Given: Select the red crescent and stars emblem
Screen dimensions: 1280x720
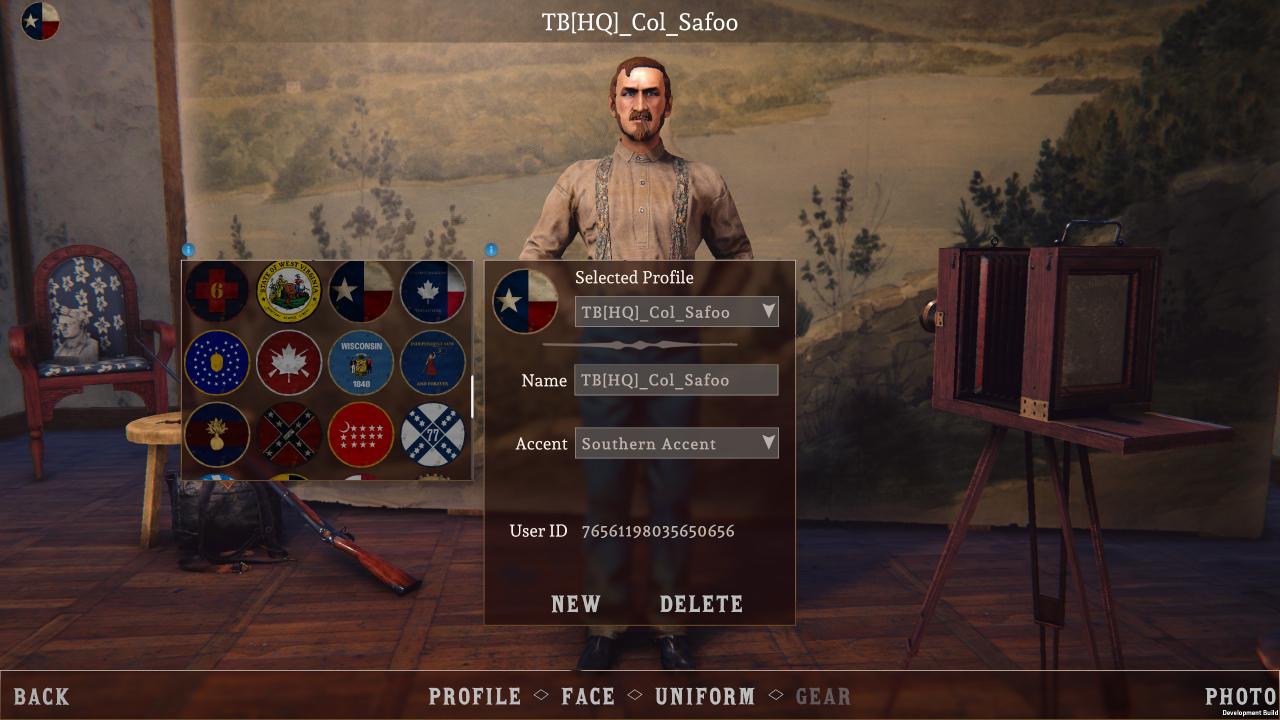Looking at the screenshot, I should (361, 435).
